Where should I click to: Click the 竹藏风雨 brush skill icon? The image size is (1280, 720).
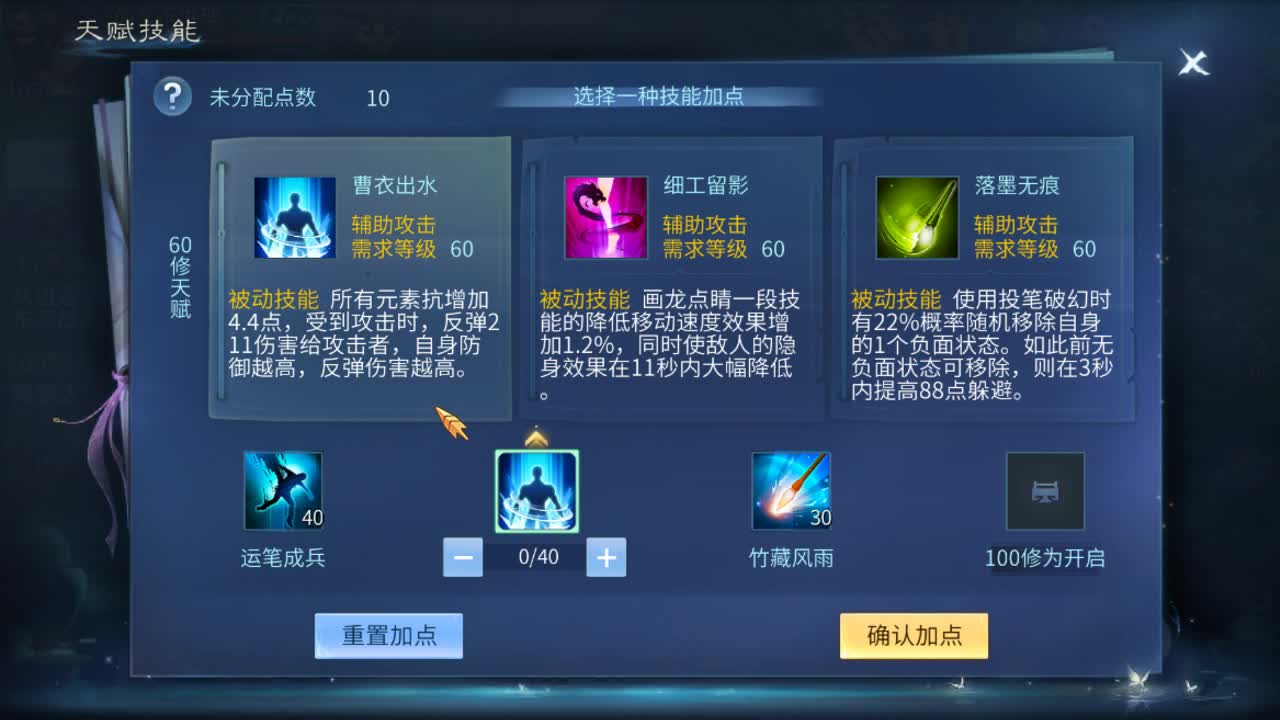tap(791, 491)
